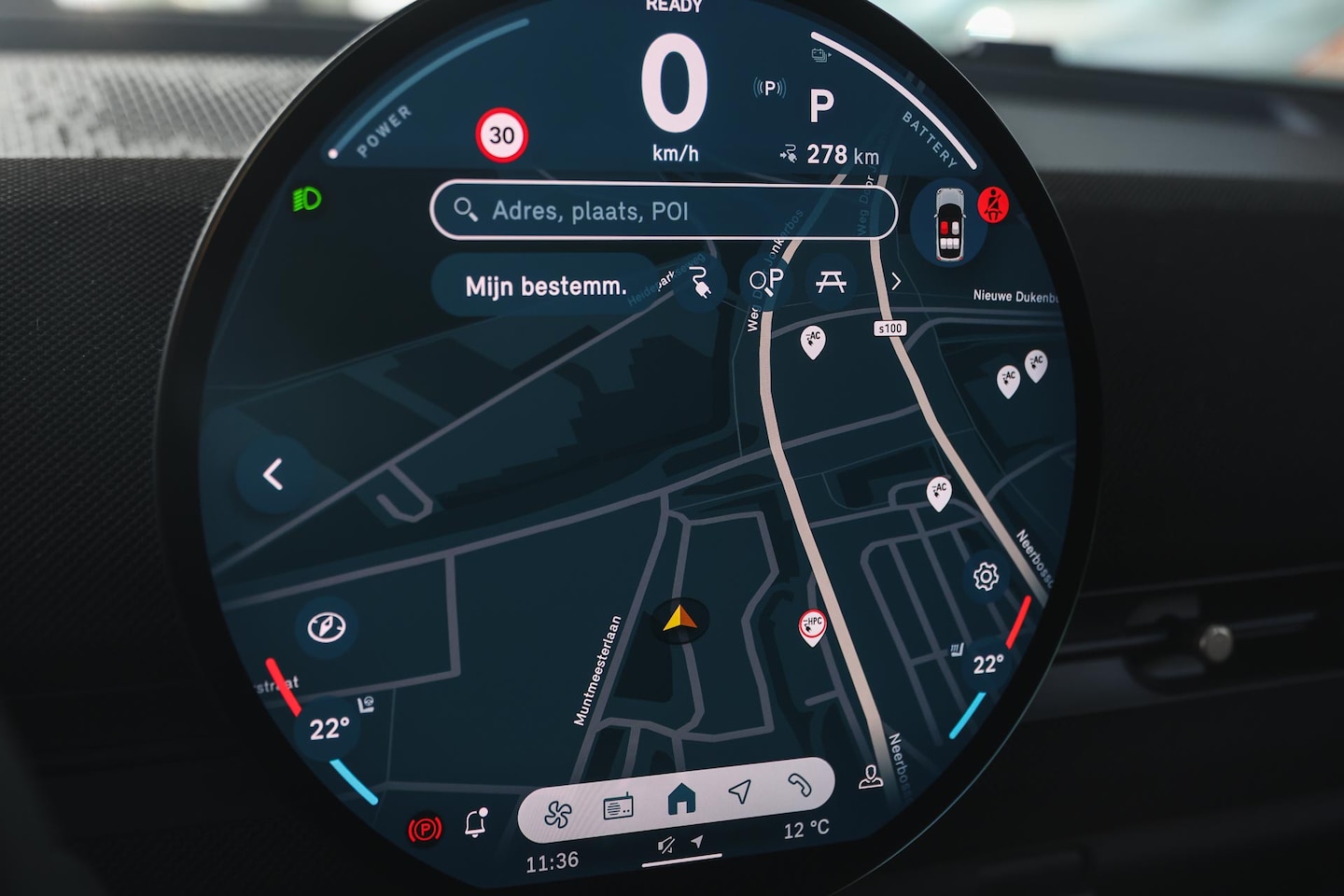
Task: Select the red HPC charger map marker
Action: [x=812, y=626]
